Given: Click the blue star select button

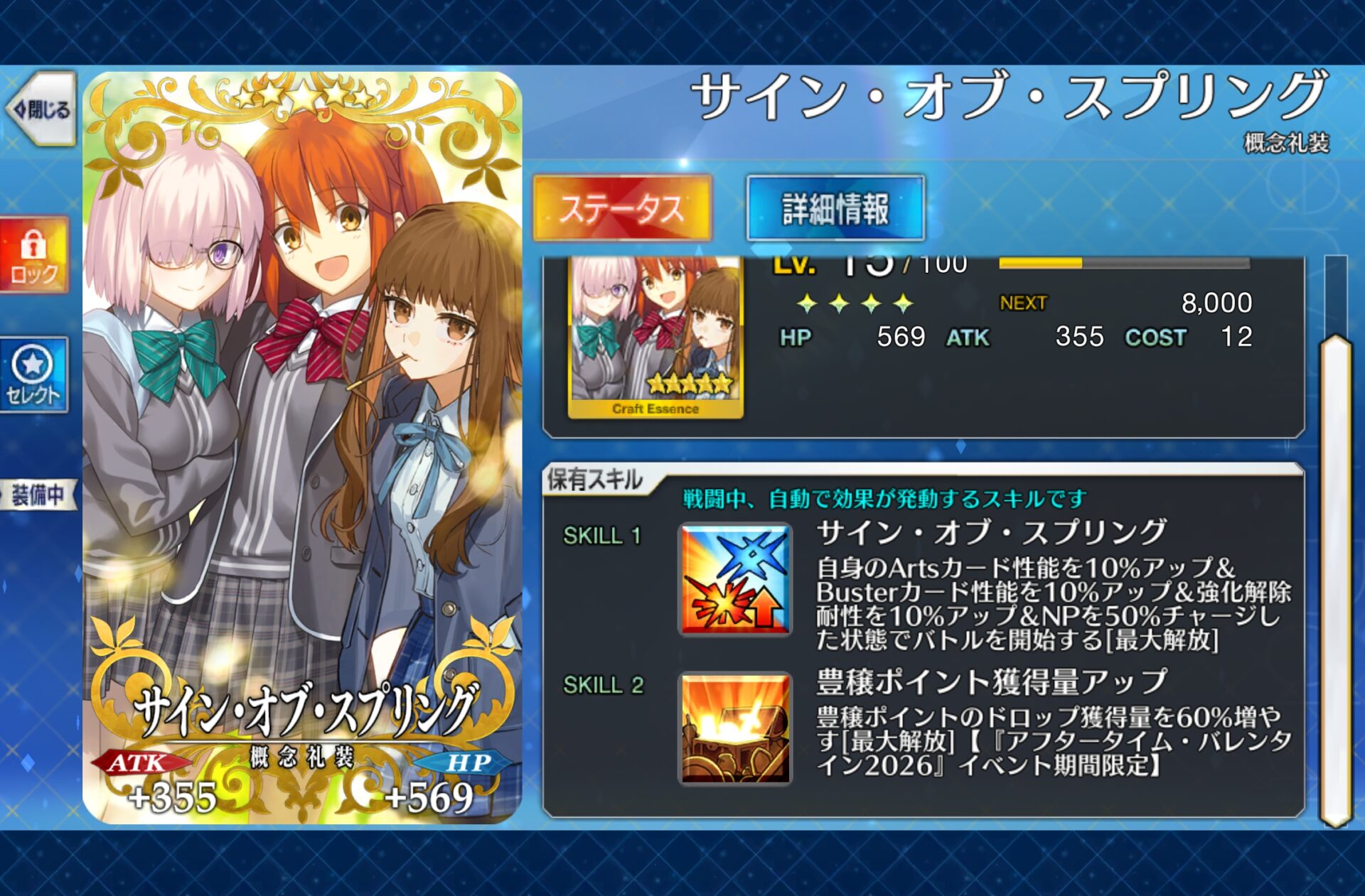Looking at the screenshot, I should (x=33, y=375).
